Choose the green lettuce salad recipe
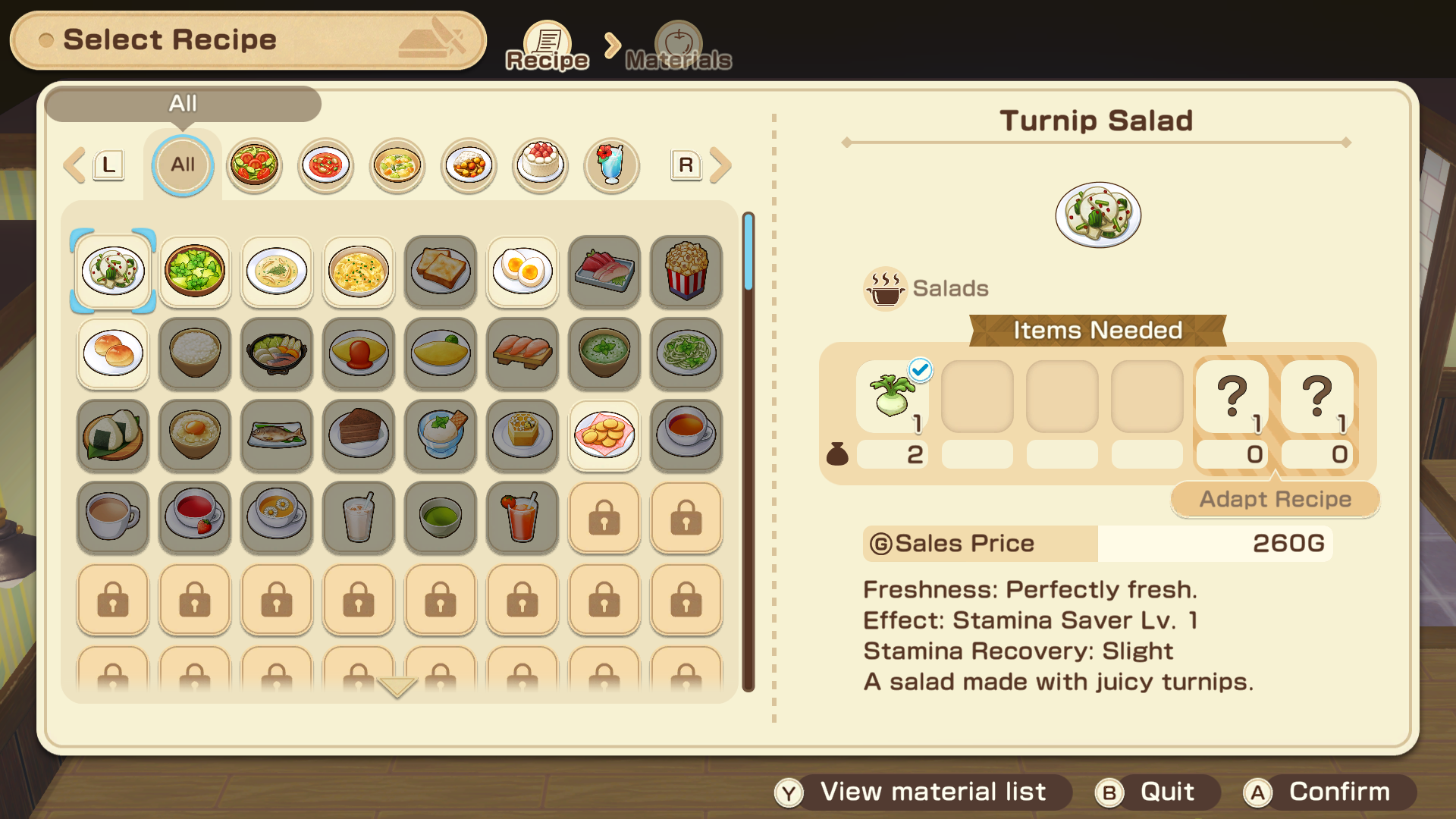The width and height of the screenshot is (1456, 819). tap(195, 271)
